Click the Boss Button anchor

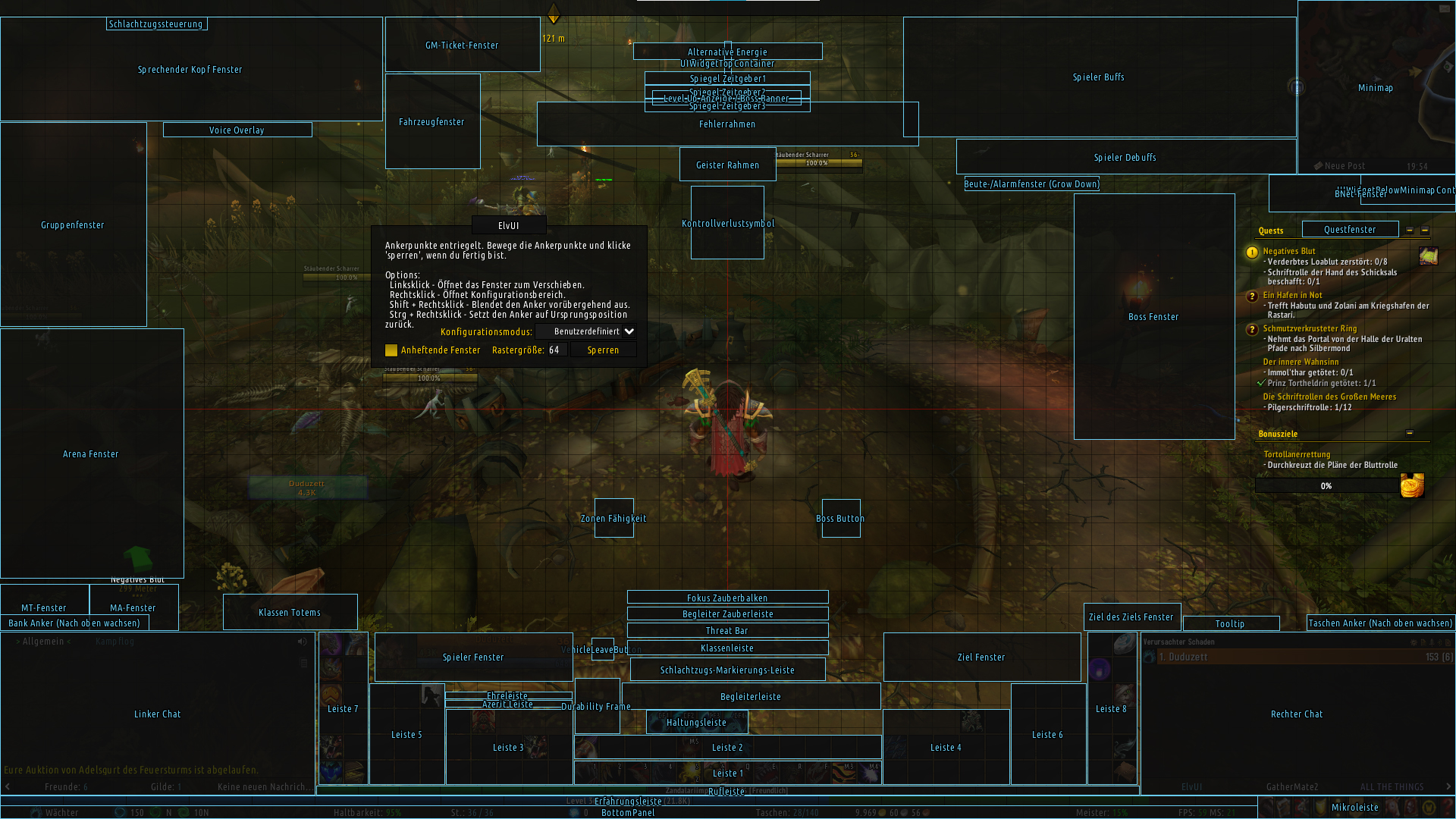coord(840,518)
